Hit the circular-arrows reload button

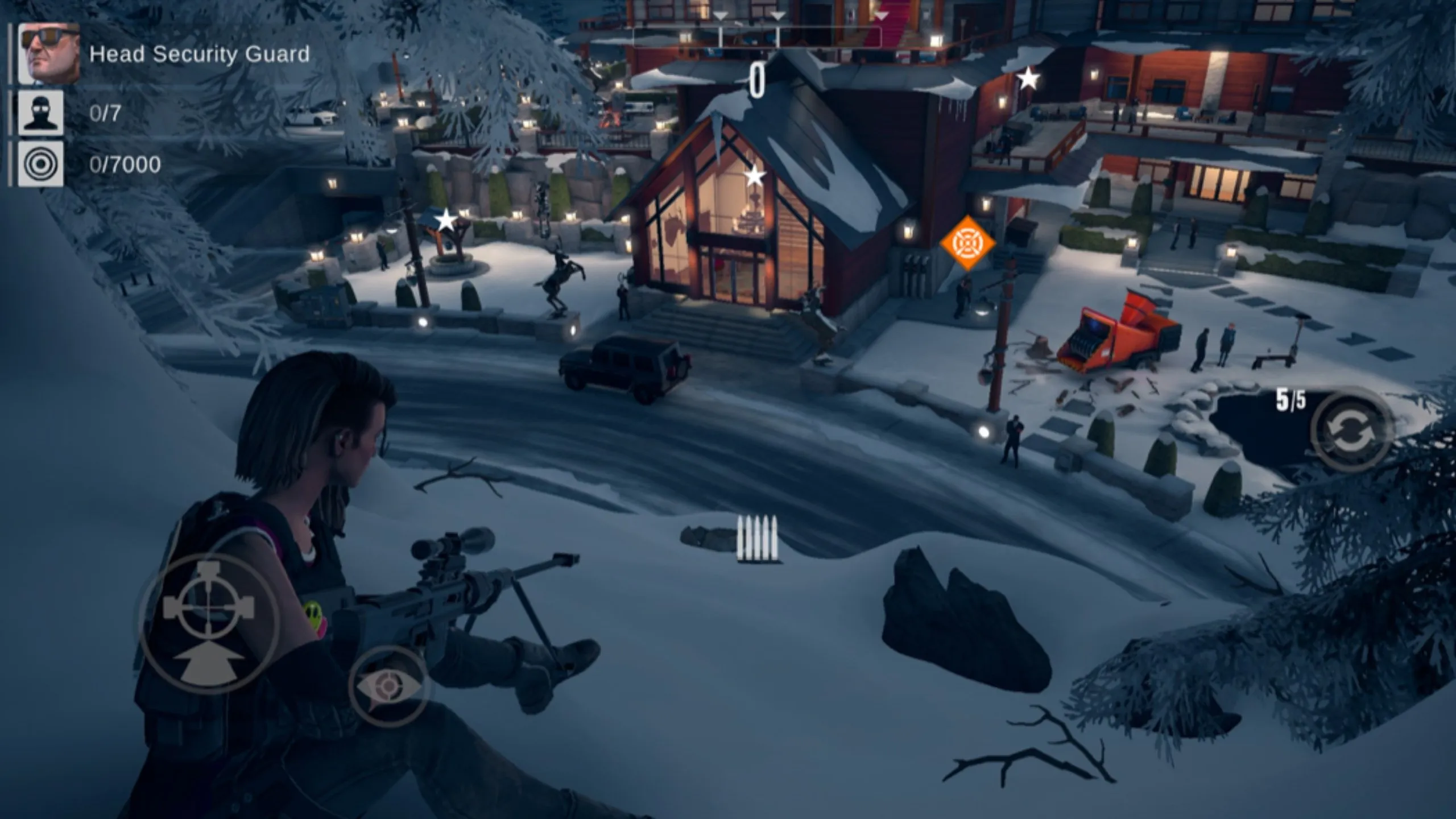click(1352, 429)
